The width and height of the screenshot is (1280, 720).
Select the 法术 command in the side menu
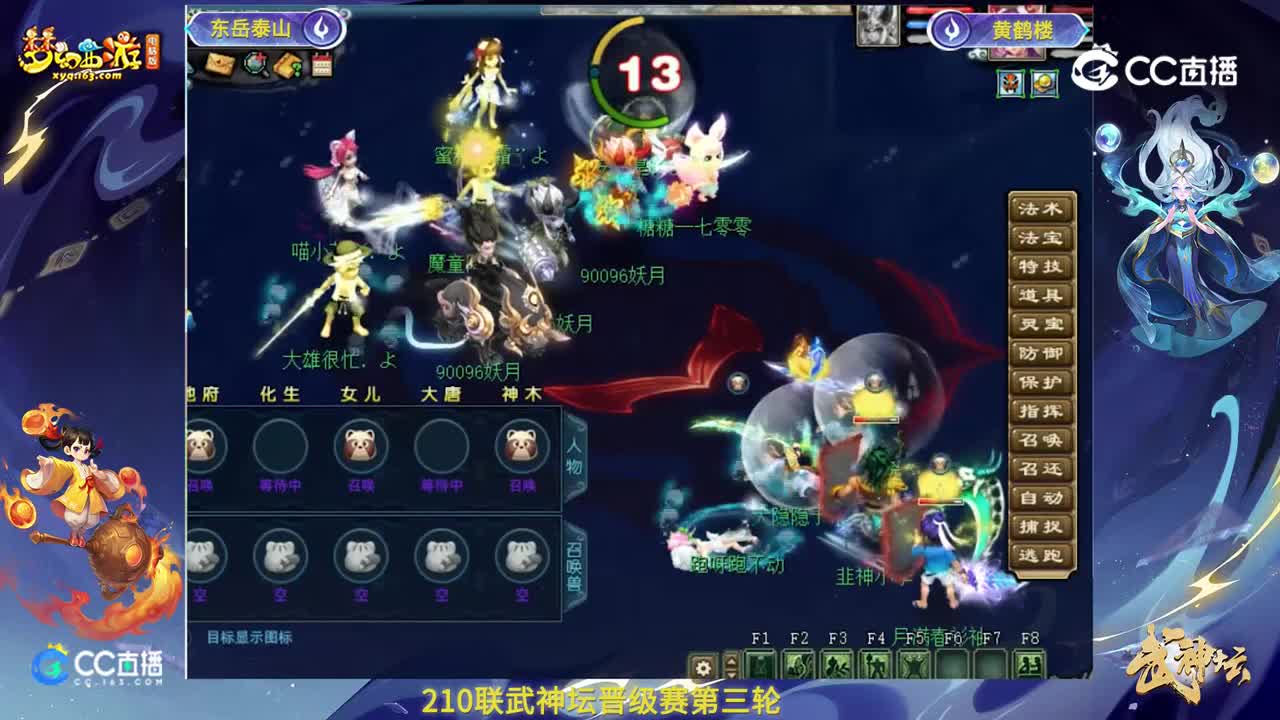pos(1042,211)
